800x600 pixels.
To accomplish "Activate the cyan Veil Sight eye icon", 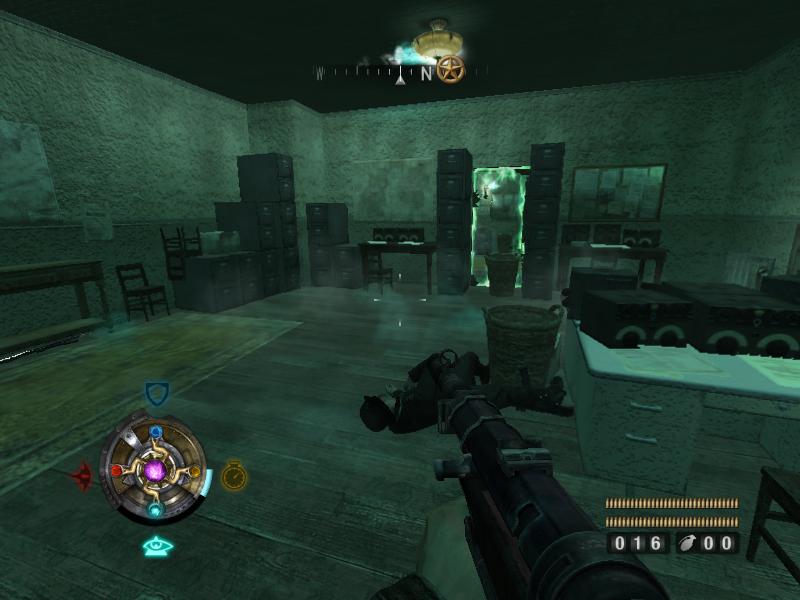I will 157,546.
